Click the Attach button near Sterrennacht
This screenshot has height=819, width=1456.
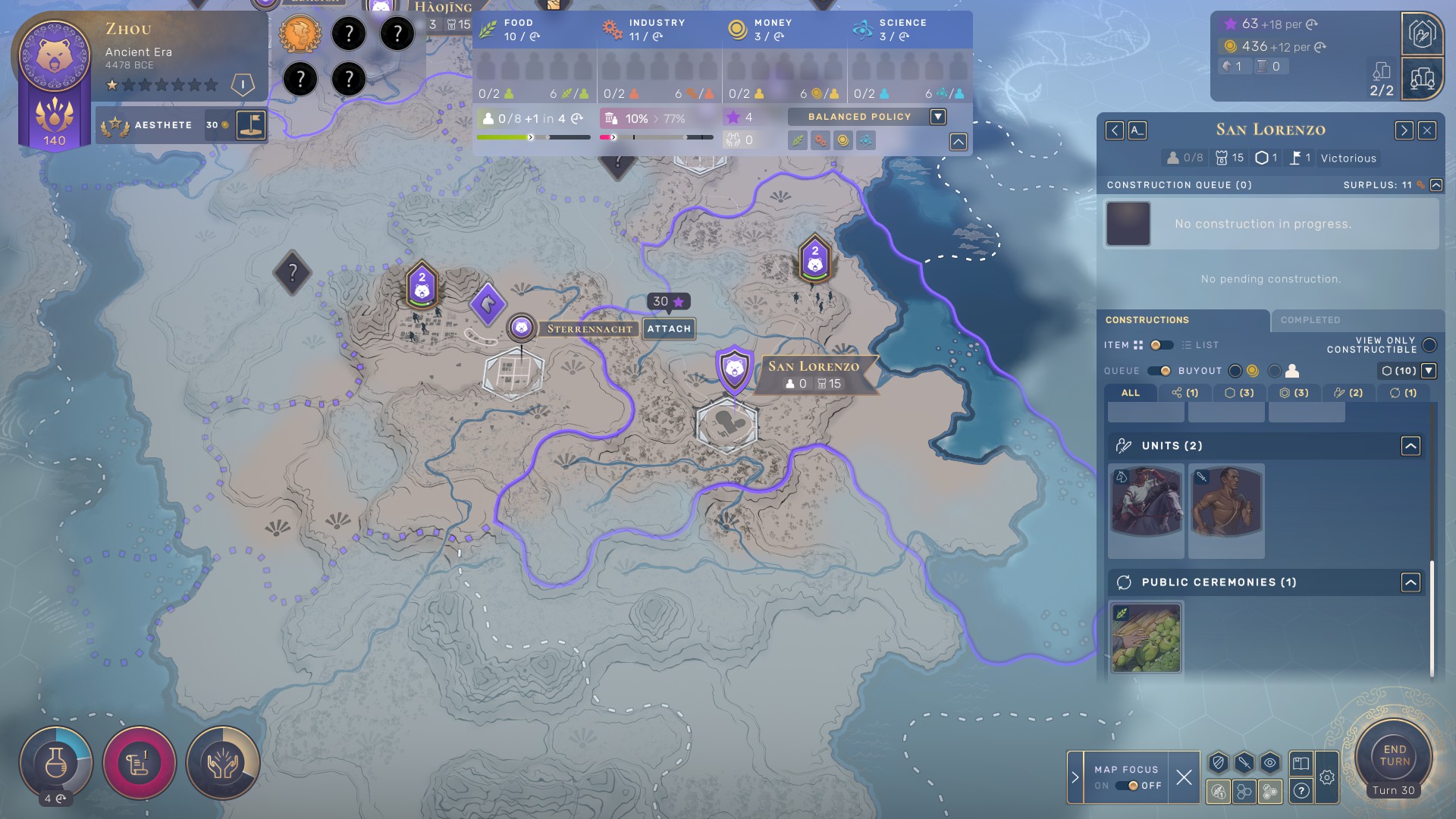[x=668, y=328]
